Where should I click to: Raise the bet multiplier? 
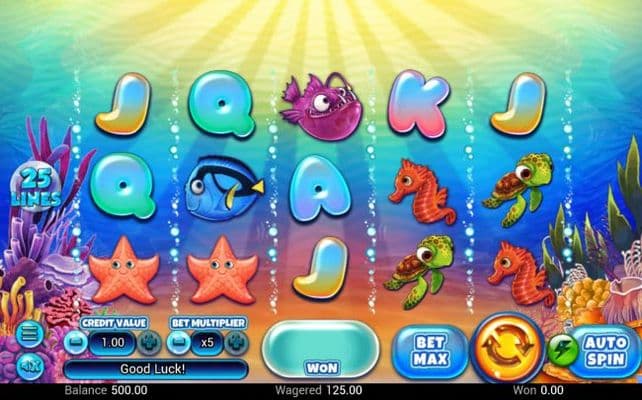(x=237, y=341)
